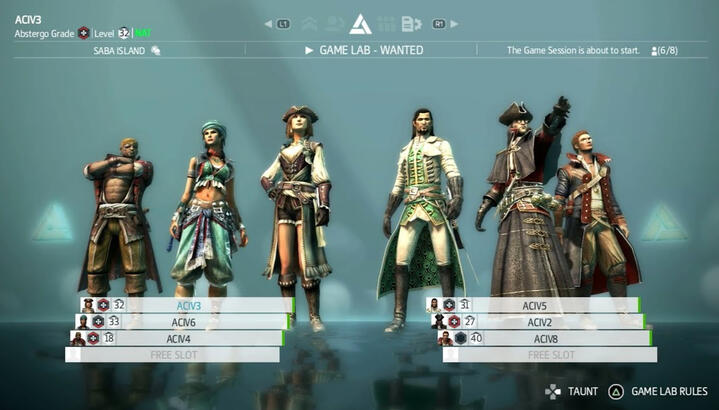
Task: Switch to the Abstergo logo tab
Action: click(360, 24)
